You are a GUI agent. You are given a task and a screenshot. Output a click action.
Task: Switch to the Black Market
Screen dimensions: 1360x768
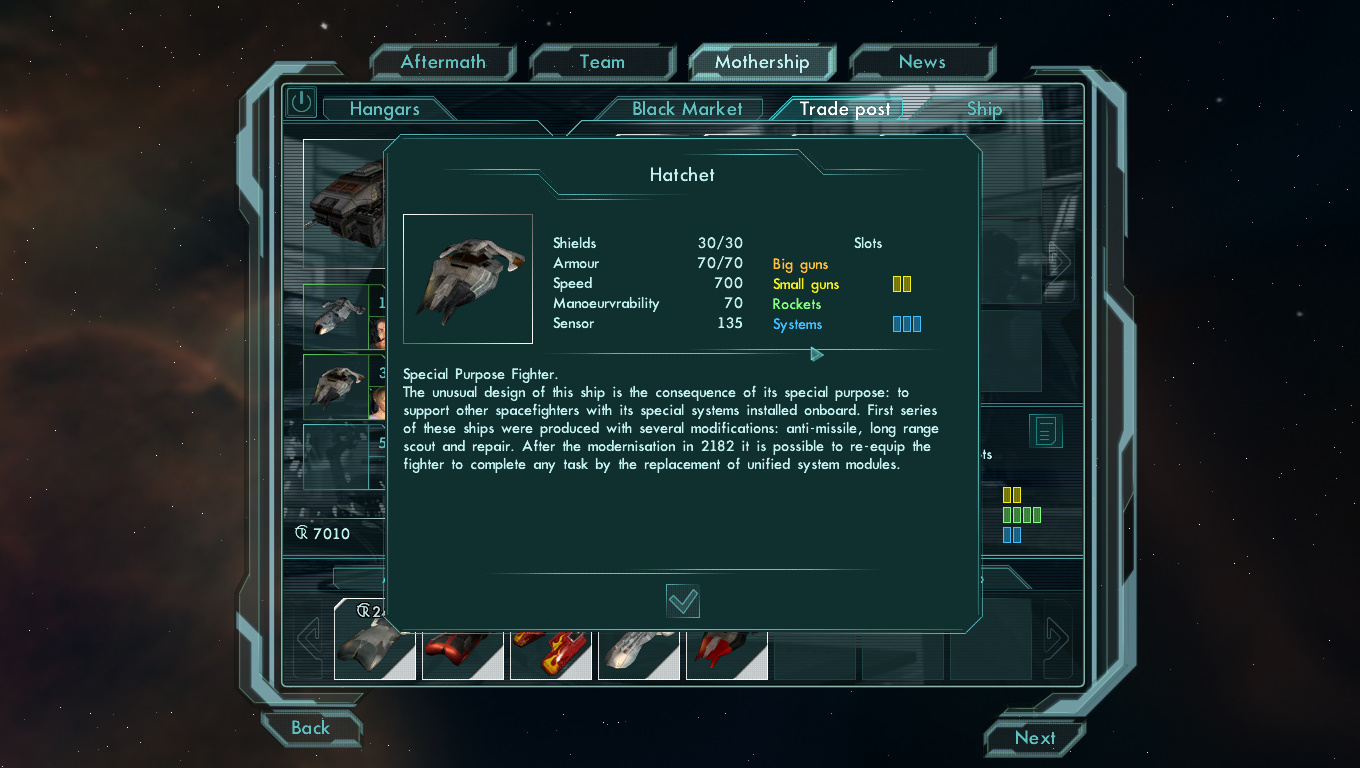pos(687,109)
